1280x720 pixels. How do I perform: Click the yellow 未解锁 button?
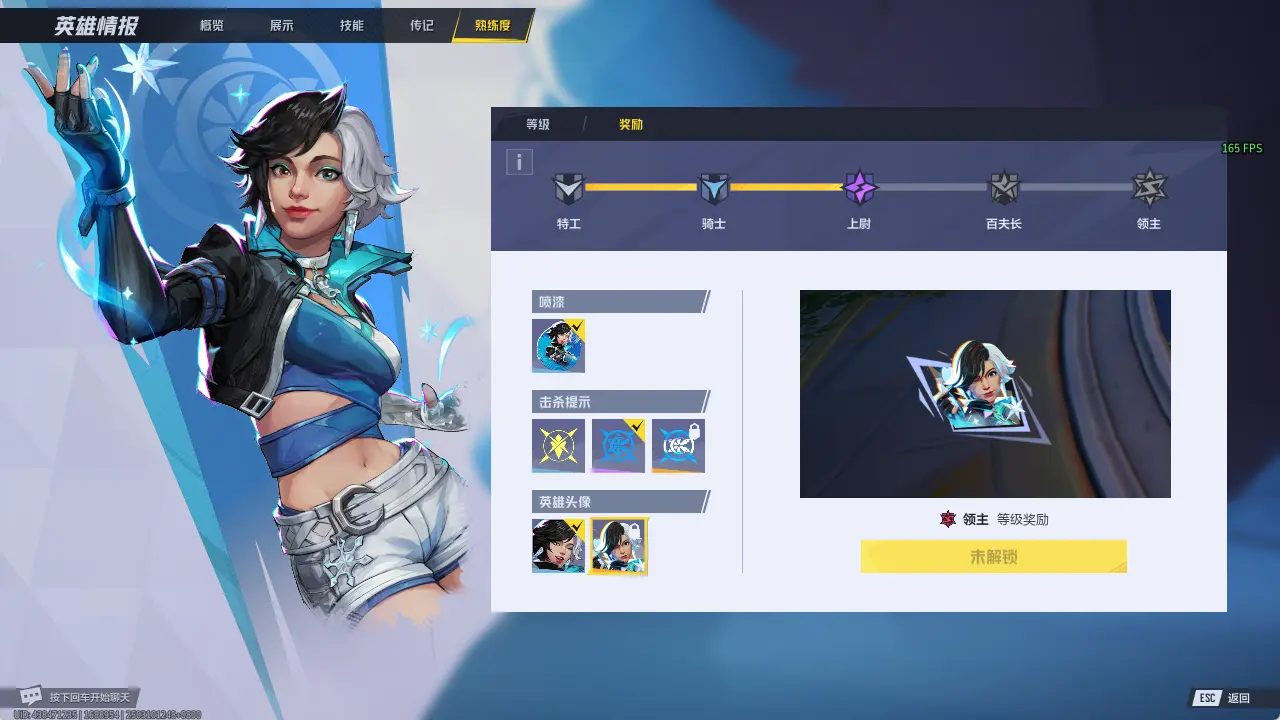[993, 557]
